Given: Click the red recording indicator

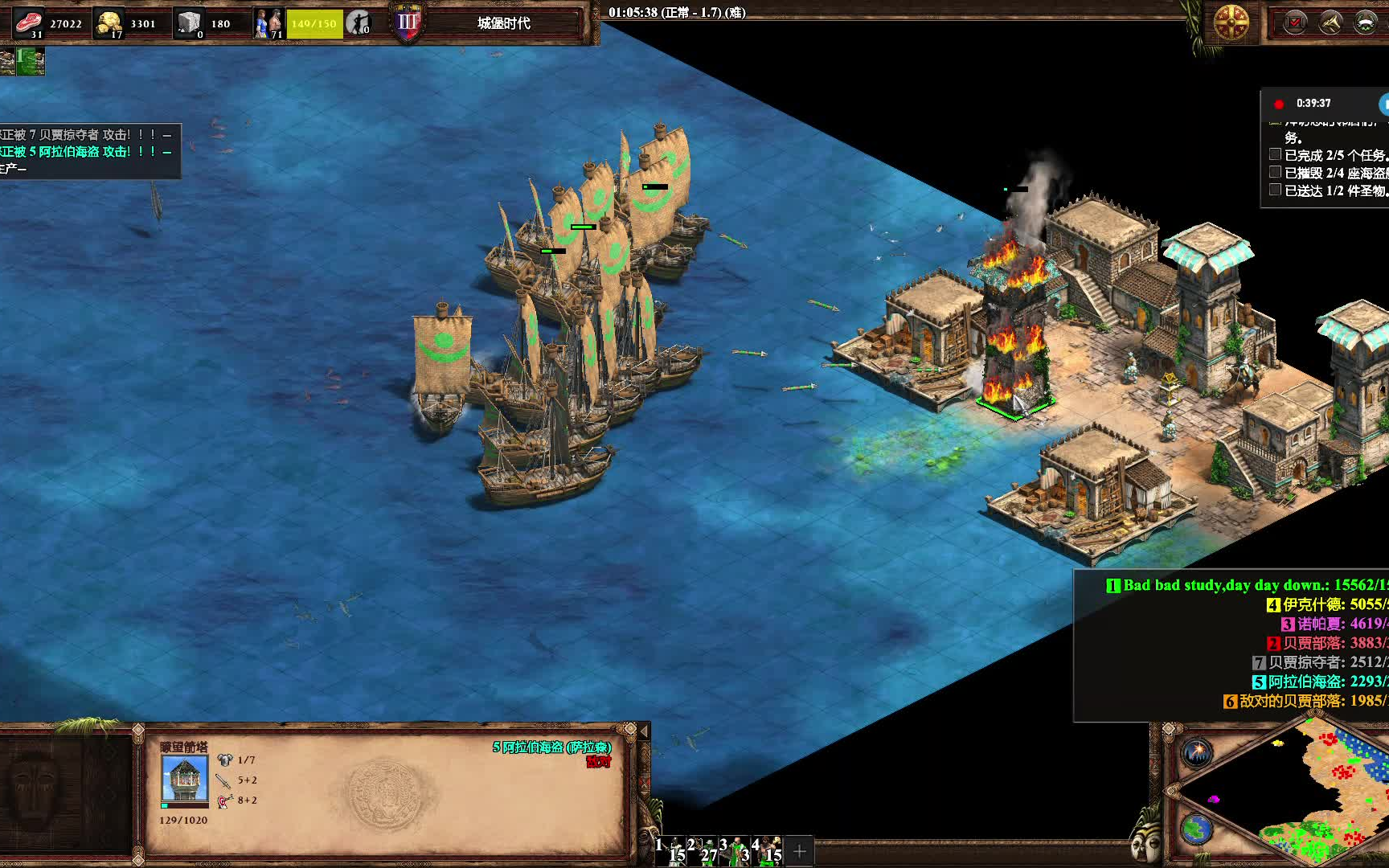Looking at the screenshot, I should [1279, 104].
